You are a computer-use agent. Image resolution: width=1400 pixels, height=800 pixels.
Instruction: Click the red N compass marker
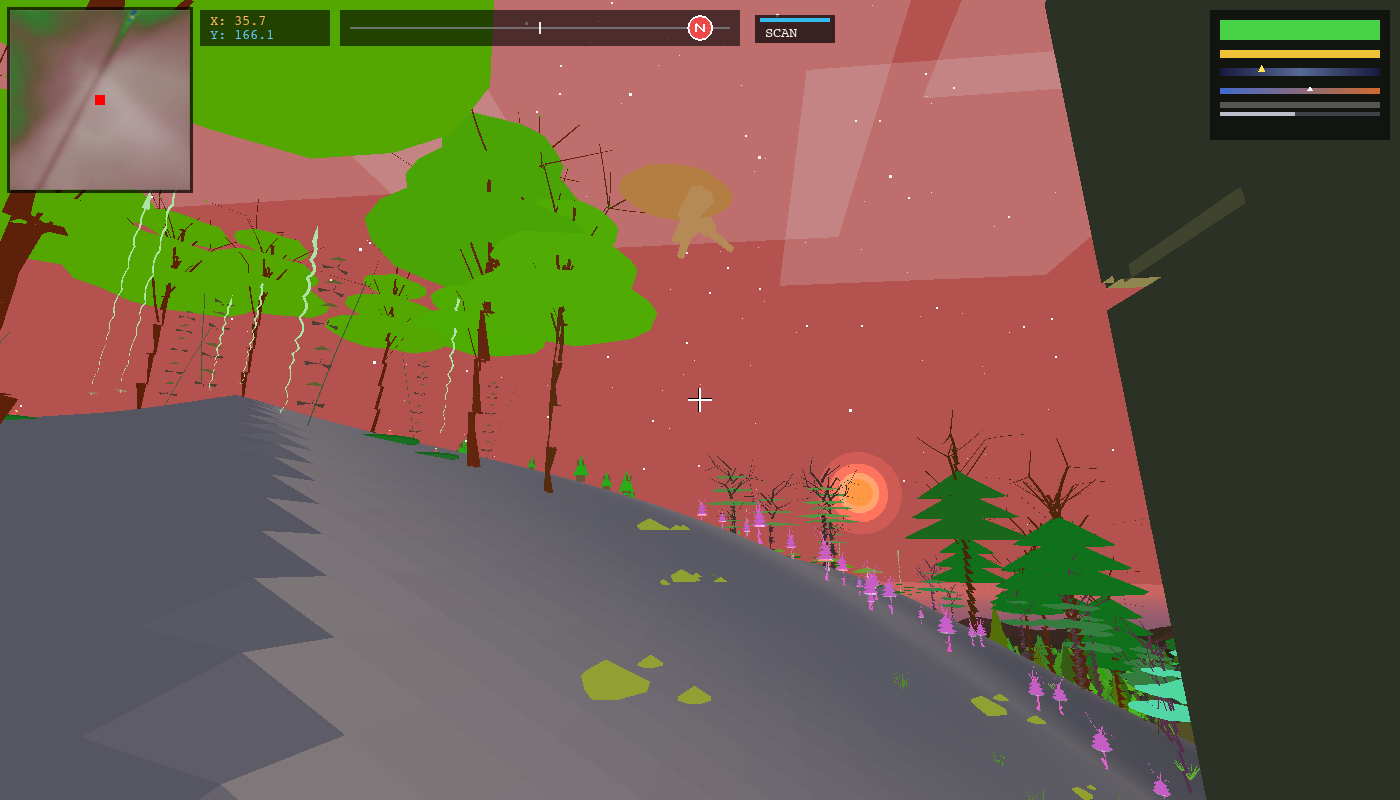699,28
